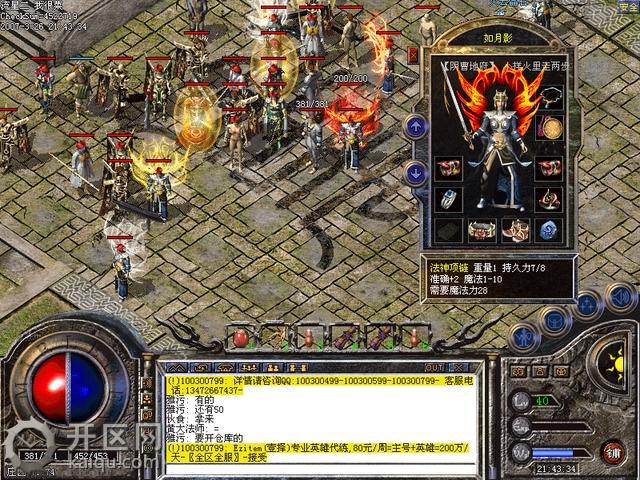640x480 pixels.
Task: Click the down arrow on equipment panel
Action: click(x=416, y=172)
